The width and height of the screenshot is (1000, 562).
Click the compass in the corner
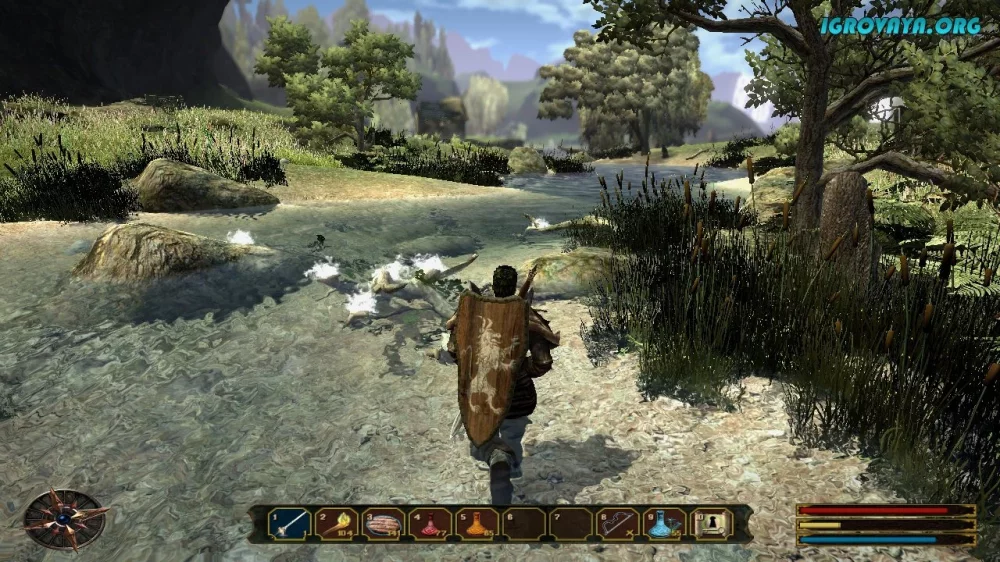(x=65, y=518)
